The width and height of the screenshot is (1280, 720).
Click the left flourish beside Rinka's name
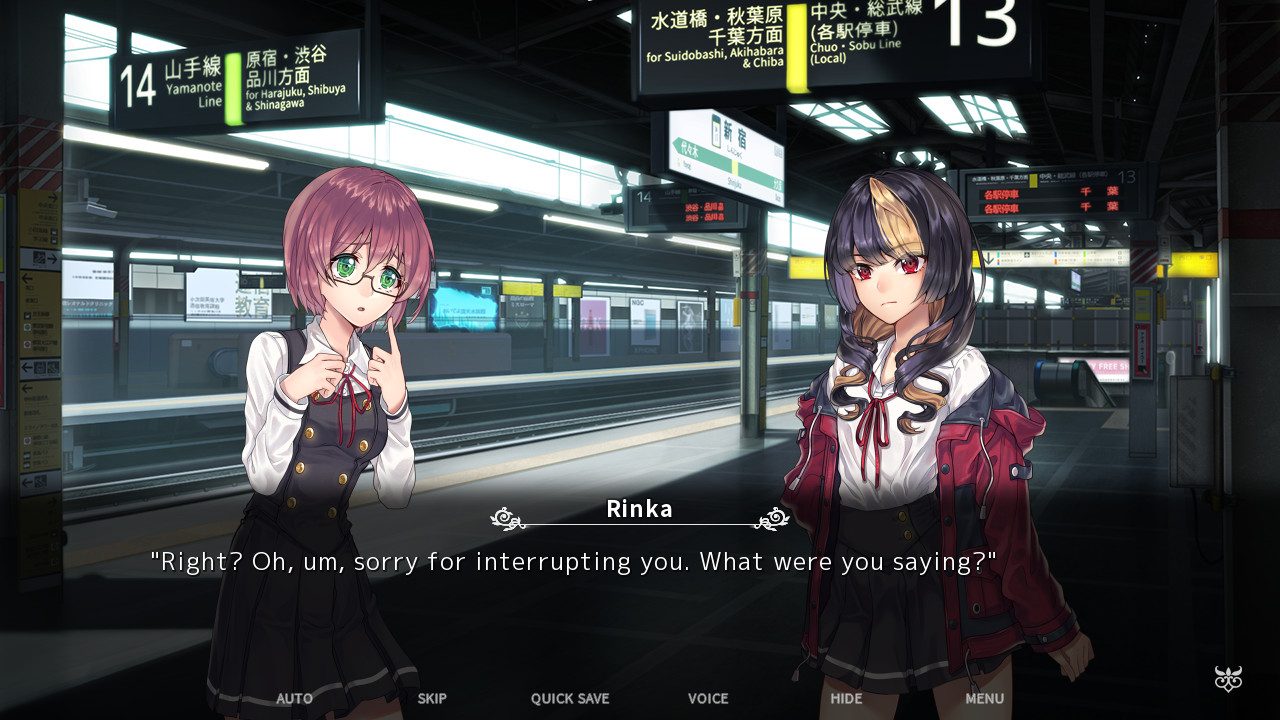(503, 516)
